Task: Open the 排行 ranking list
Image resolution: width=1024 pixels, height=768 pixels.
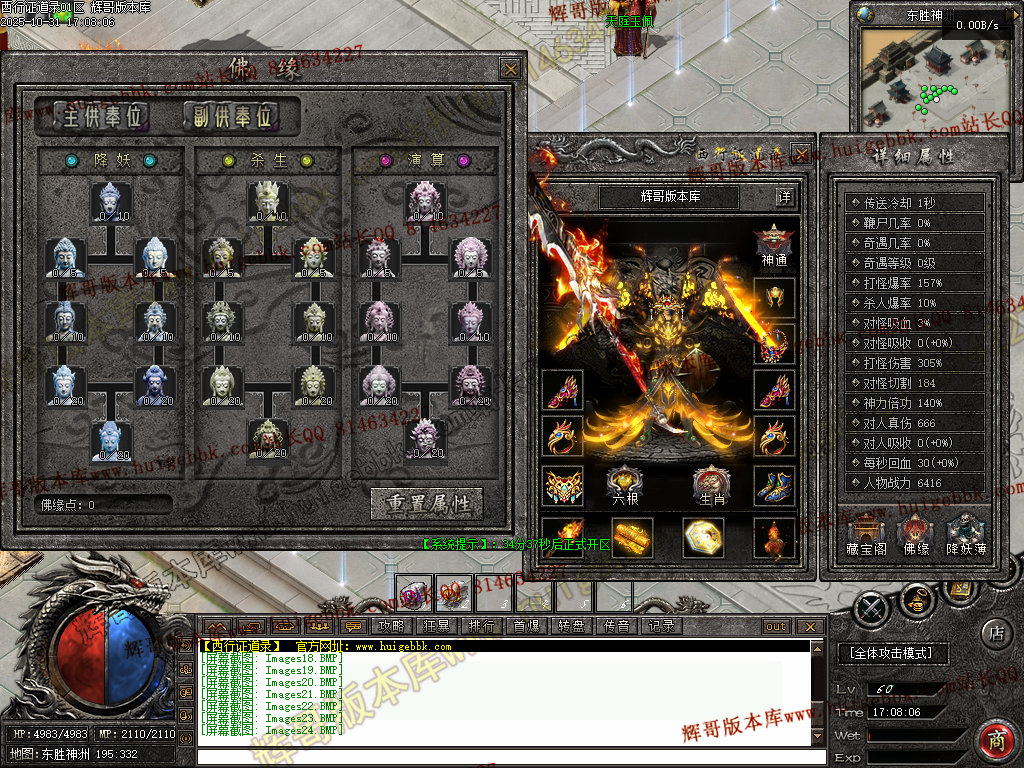Action: pos(481,627)
